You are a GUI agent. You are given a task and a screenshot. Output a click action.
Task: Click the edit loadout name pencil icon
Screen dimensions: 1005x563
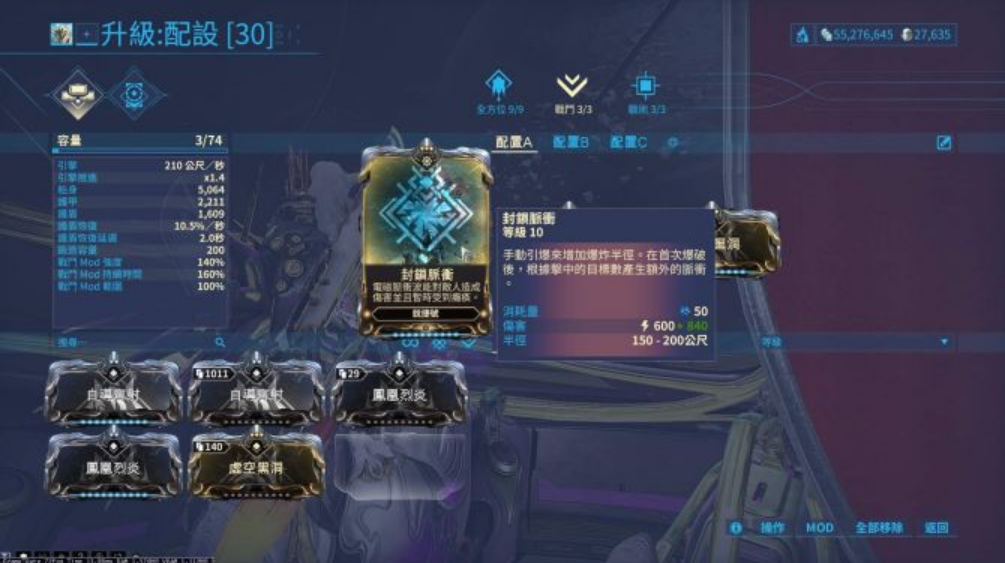point(943,143)
